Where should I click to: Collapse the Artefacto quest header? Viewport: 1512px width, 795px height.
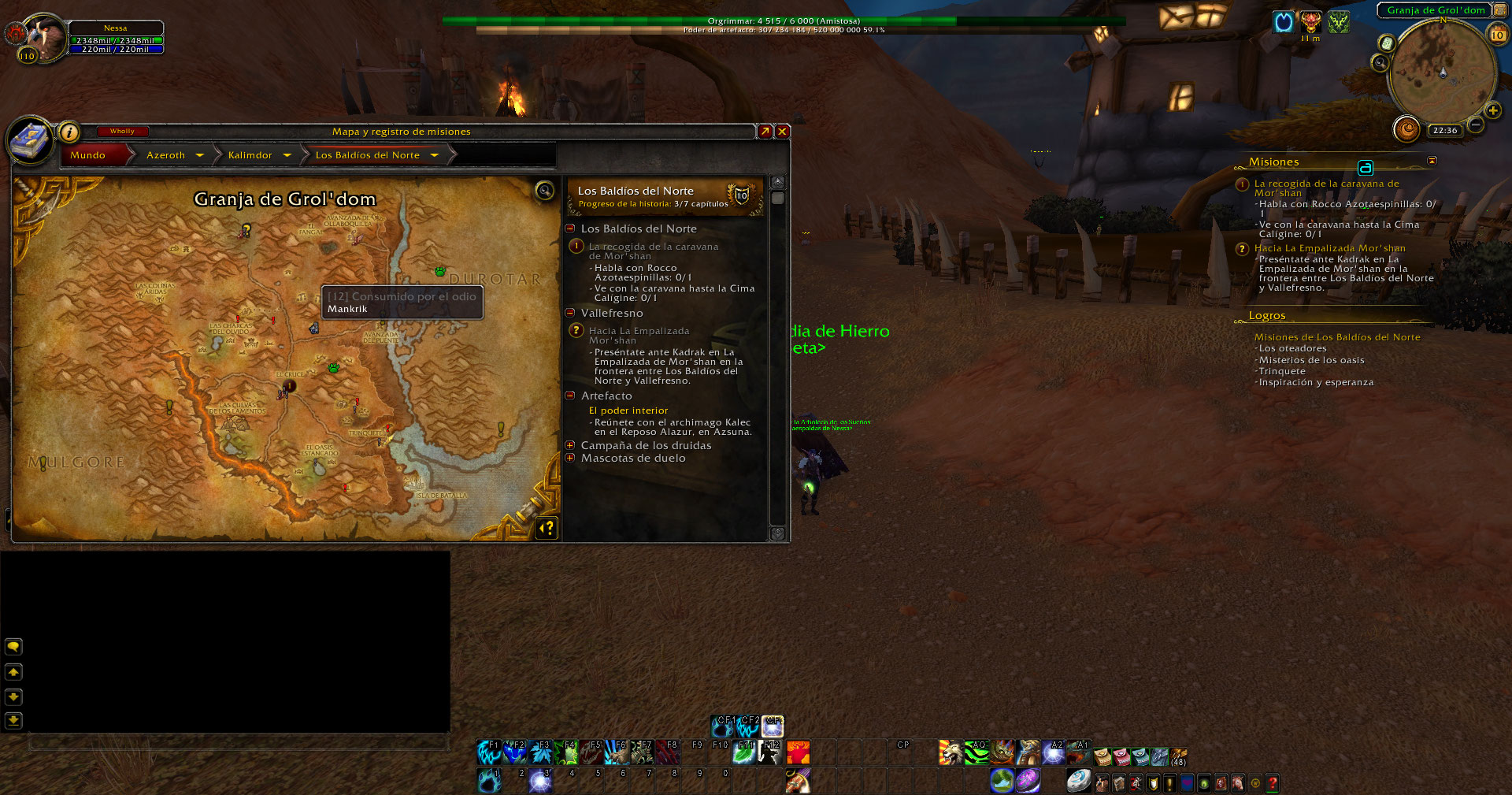coord(570,396)
